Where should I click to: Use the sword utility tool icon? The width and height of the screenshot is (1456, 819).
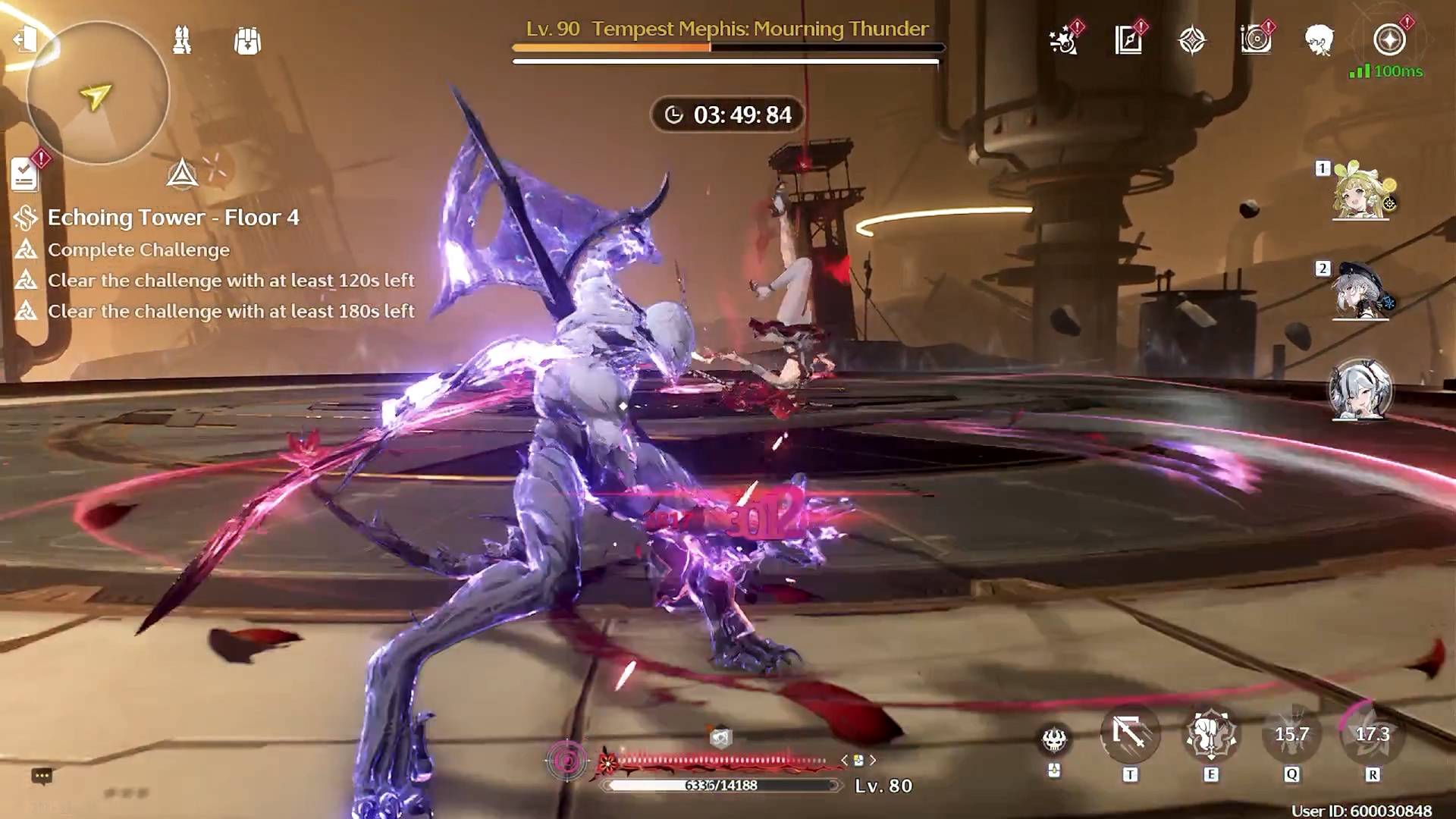click(x=1130, y=734)
